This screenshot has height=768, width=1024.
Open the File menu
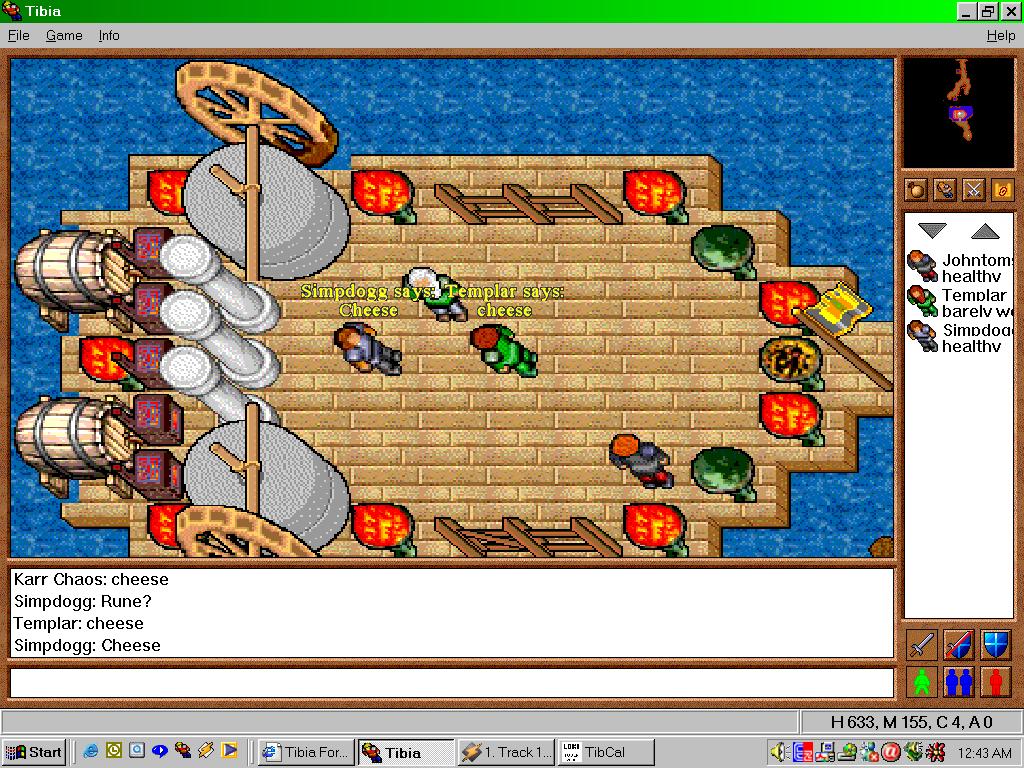pyautogui.click(x=18, y=35)
